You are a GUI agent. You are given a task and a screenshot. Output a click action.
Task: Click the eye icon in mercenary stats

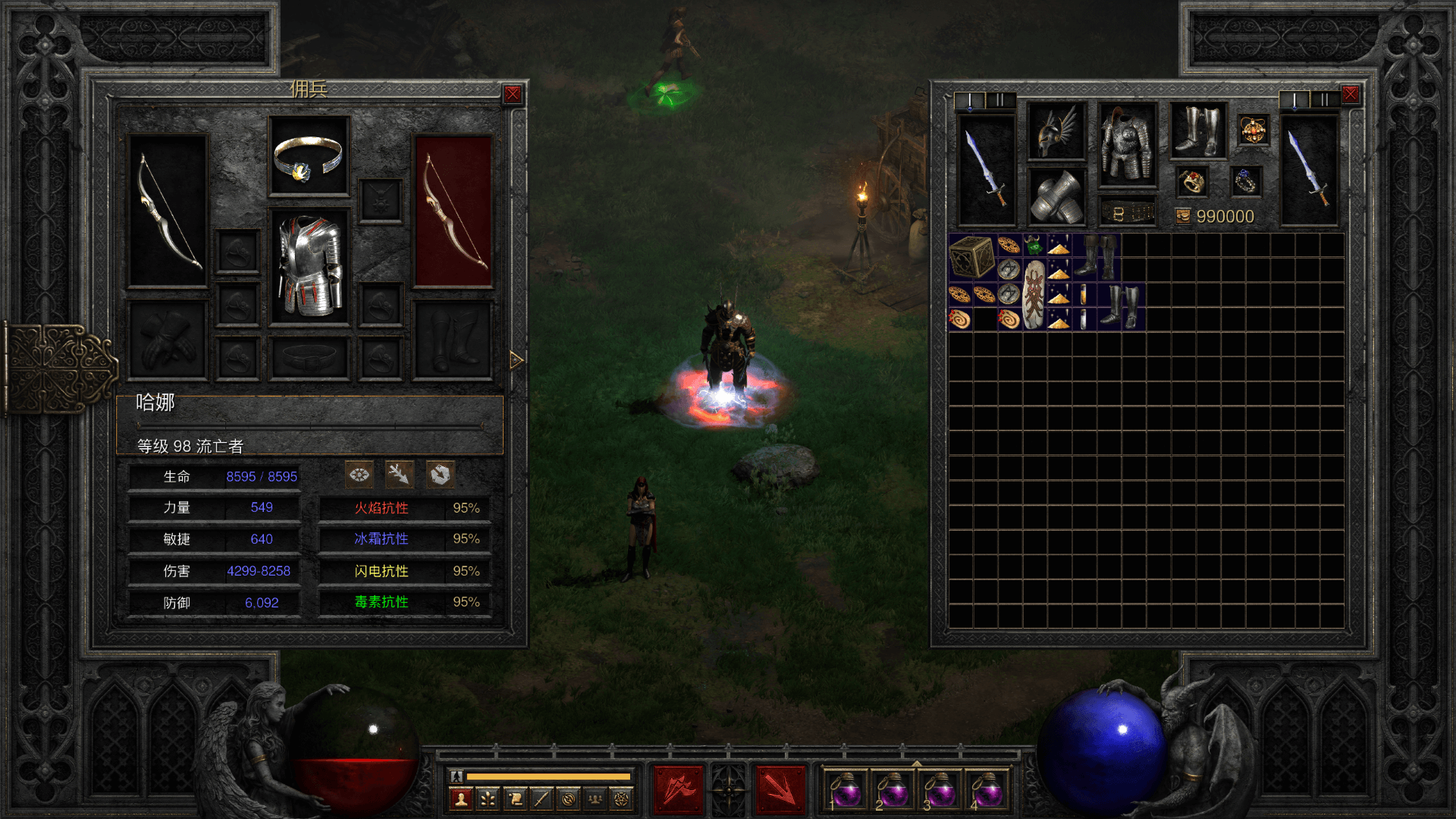359,475
